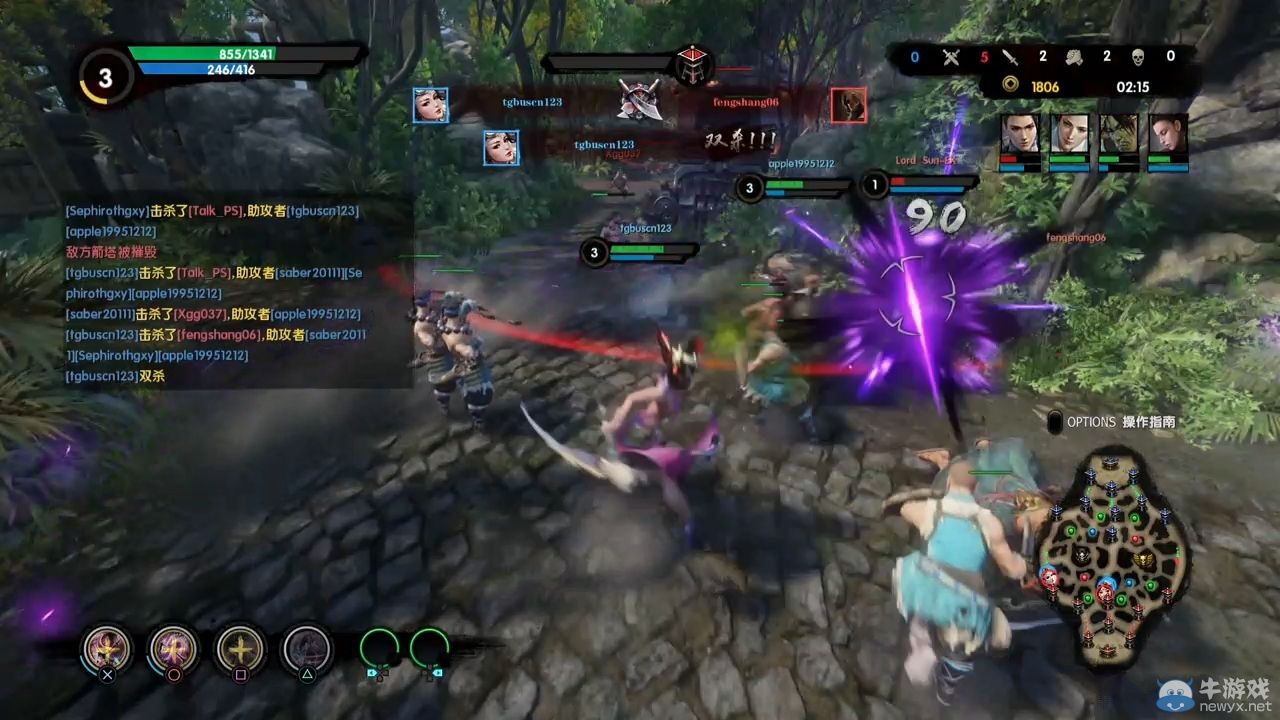This screenshot has width=1280, height=720.
Task: Use the Square-button cross-shaped skill
Action: 239,649
